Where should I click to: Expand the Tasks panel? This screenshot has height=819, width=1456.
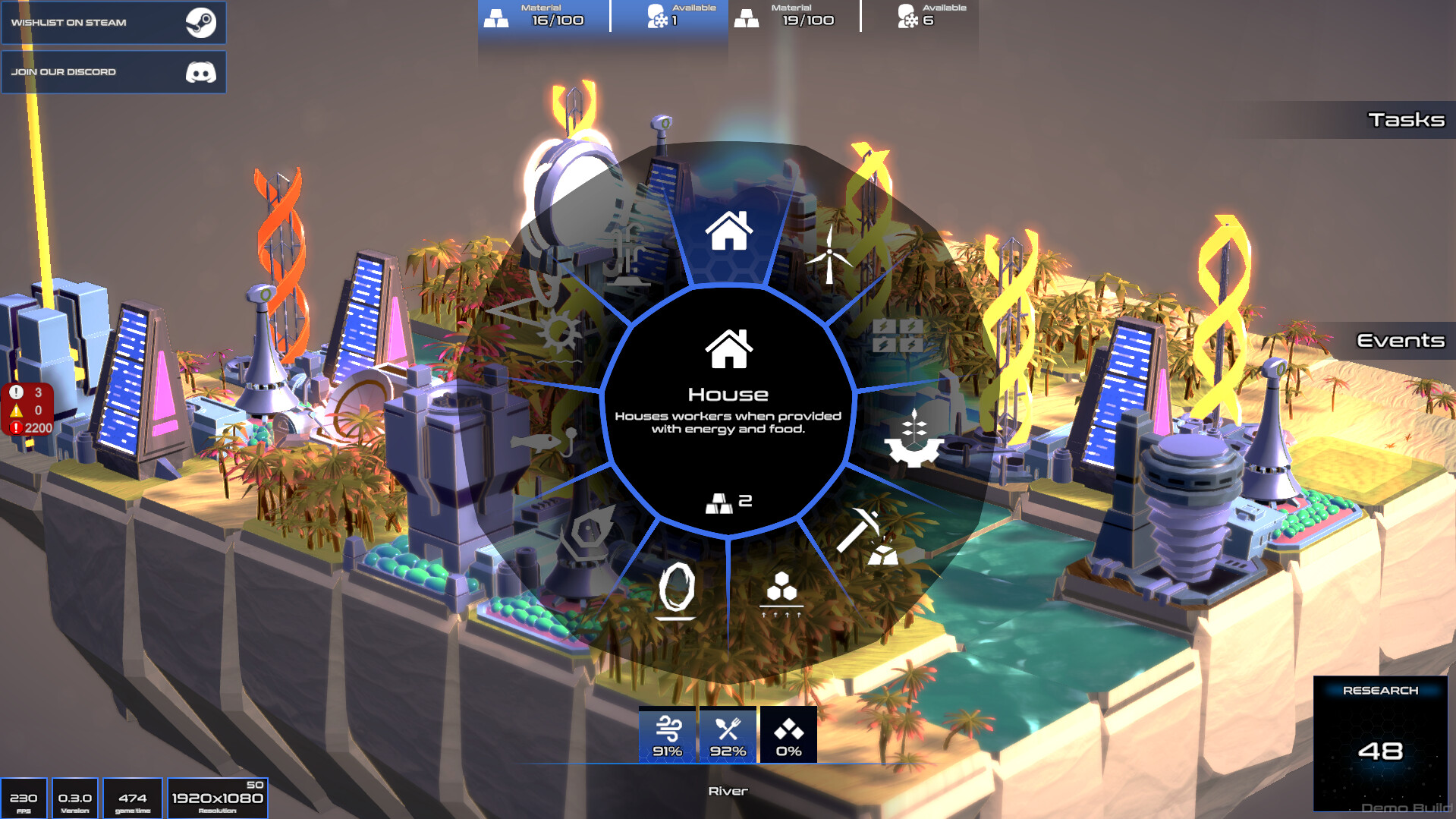(1406, 119)
